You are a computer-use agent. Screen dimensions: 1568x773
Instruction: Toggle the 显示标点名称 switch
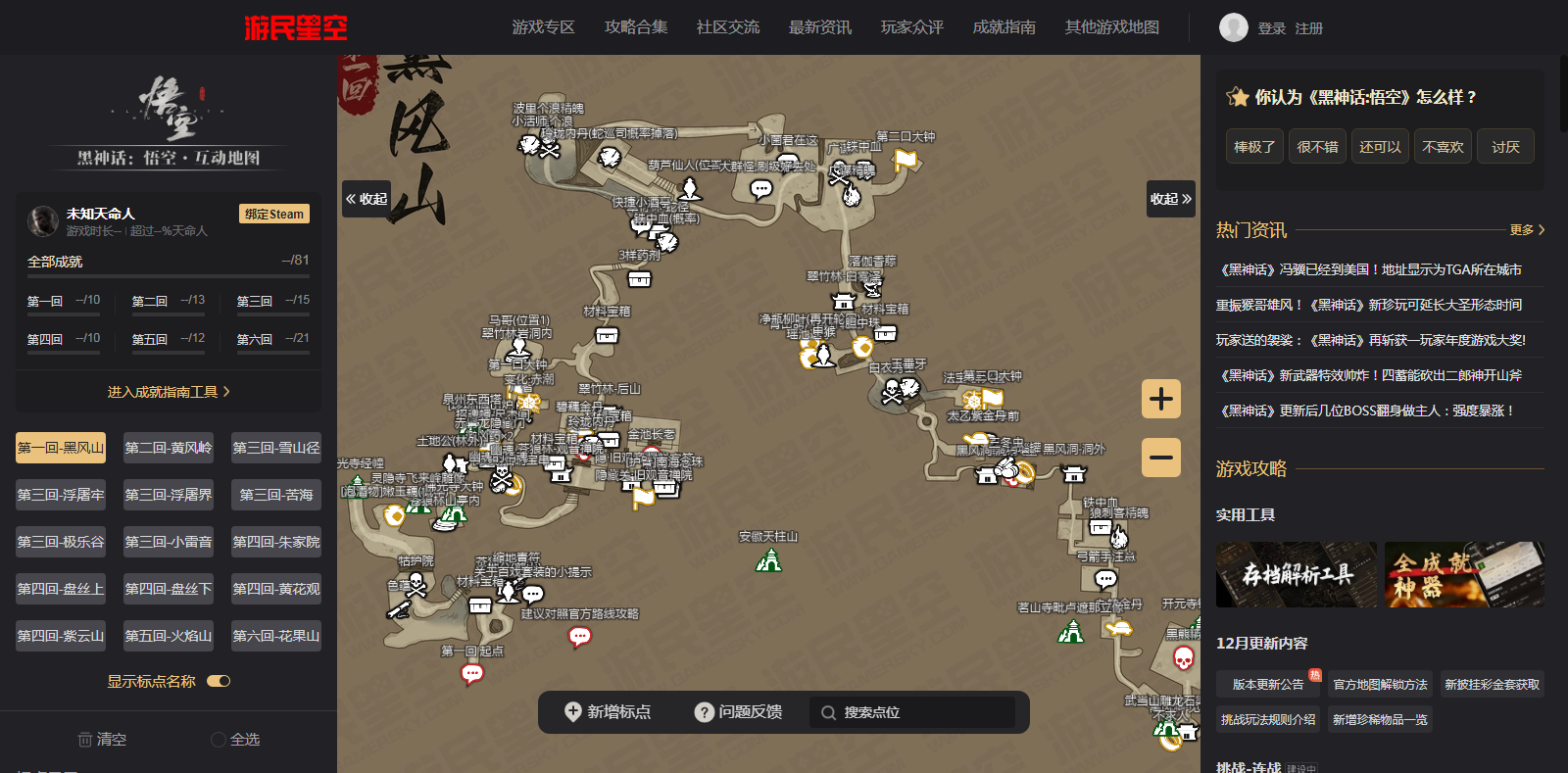[x=217, y=681]
